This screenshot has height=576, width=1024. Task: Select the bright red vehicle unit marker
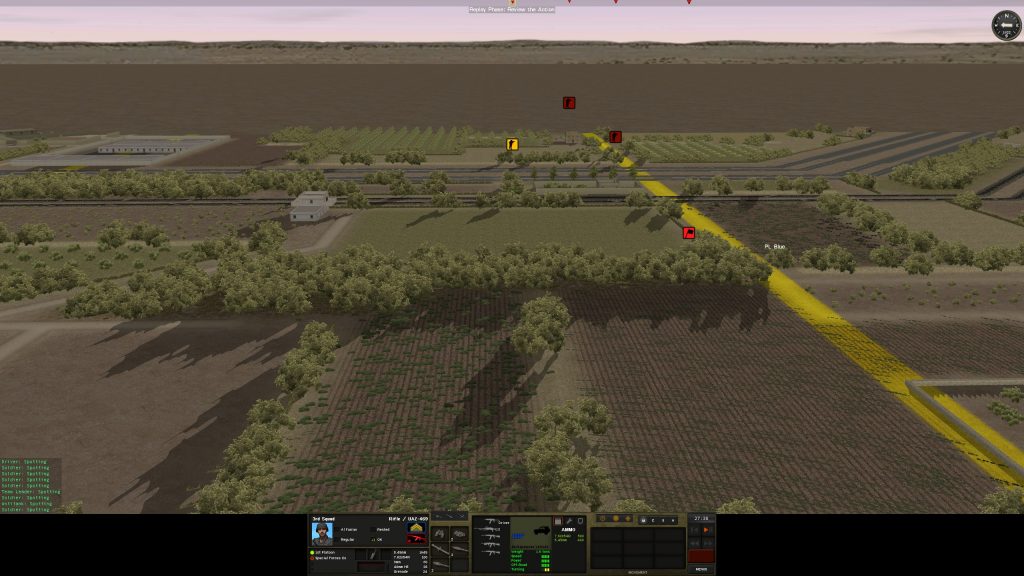pos(689,233)
